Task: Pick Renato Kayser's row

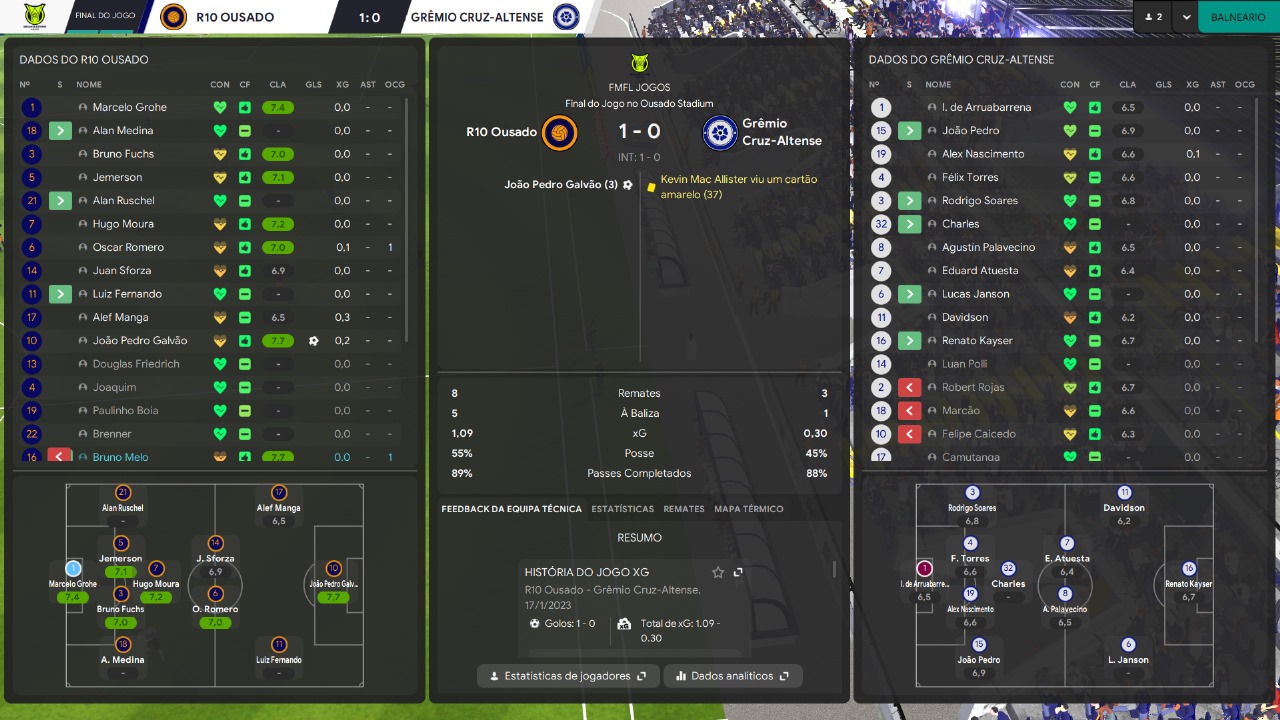Action: click(976, 341)
